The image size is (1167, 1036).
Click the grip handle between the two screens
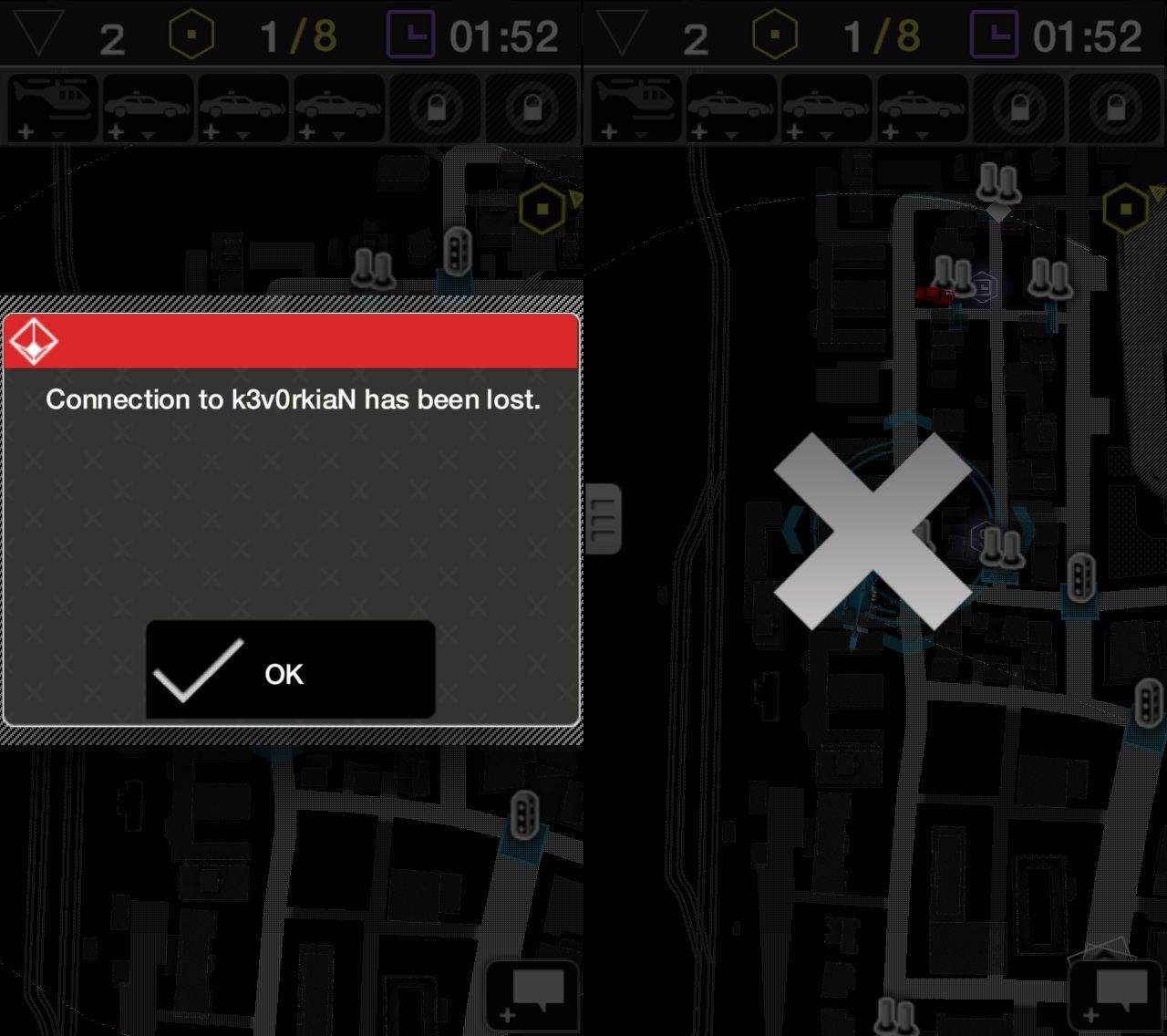tap(603, 519)
